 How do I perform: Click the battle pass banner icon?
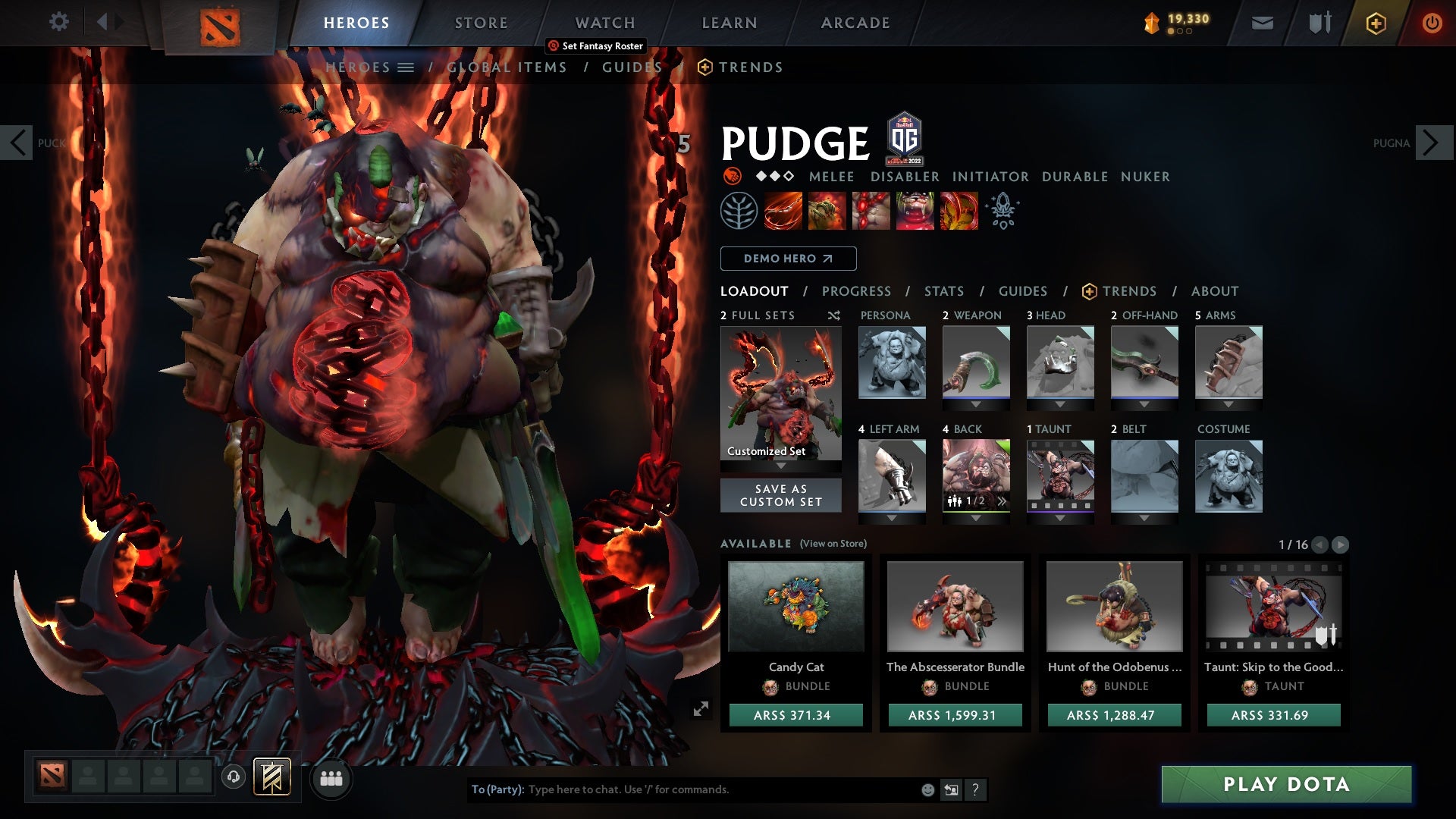coord(1375,23)
